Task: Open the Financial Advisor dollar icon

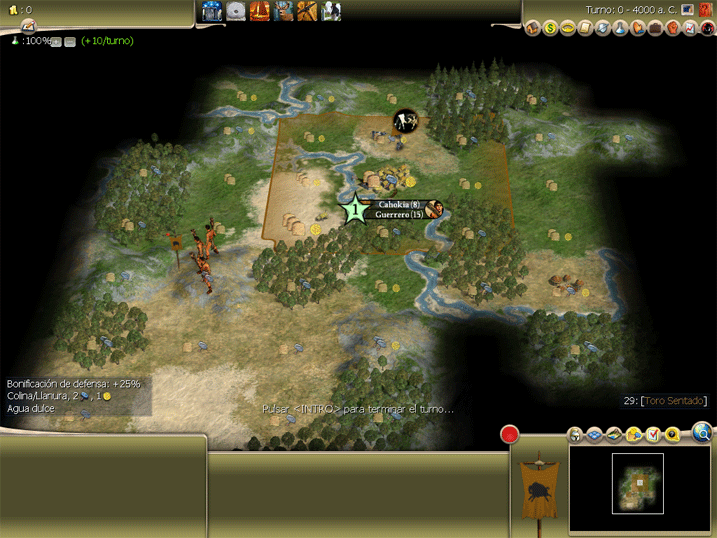Action: click(550, 28)
